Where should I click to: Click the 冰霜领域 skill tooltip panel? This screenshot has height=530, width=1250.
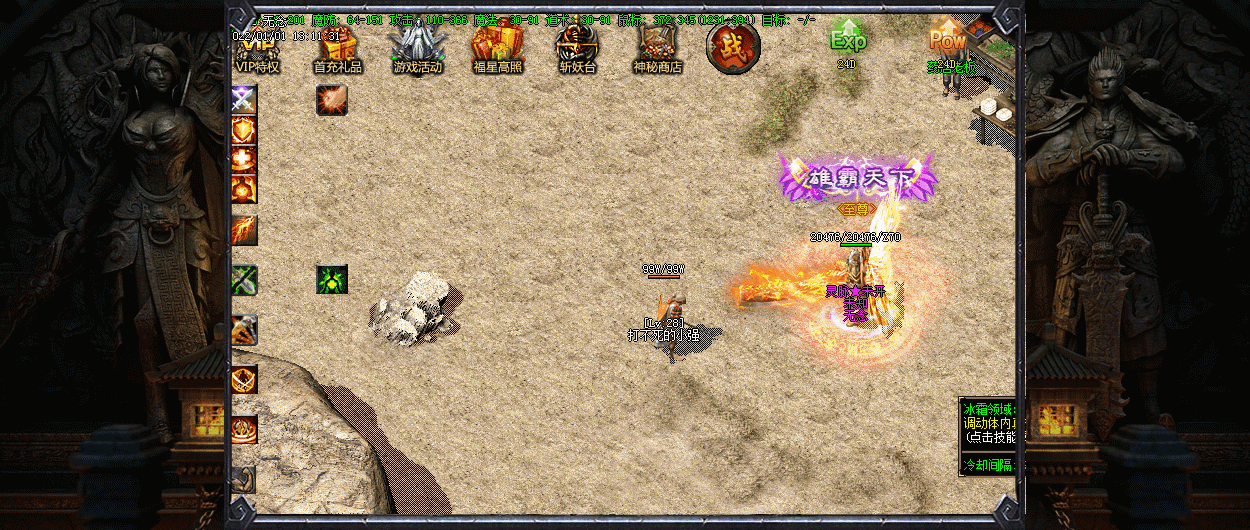[x=987, y=436]
